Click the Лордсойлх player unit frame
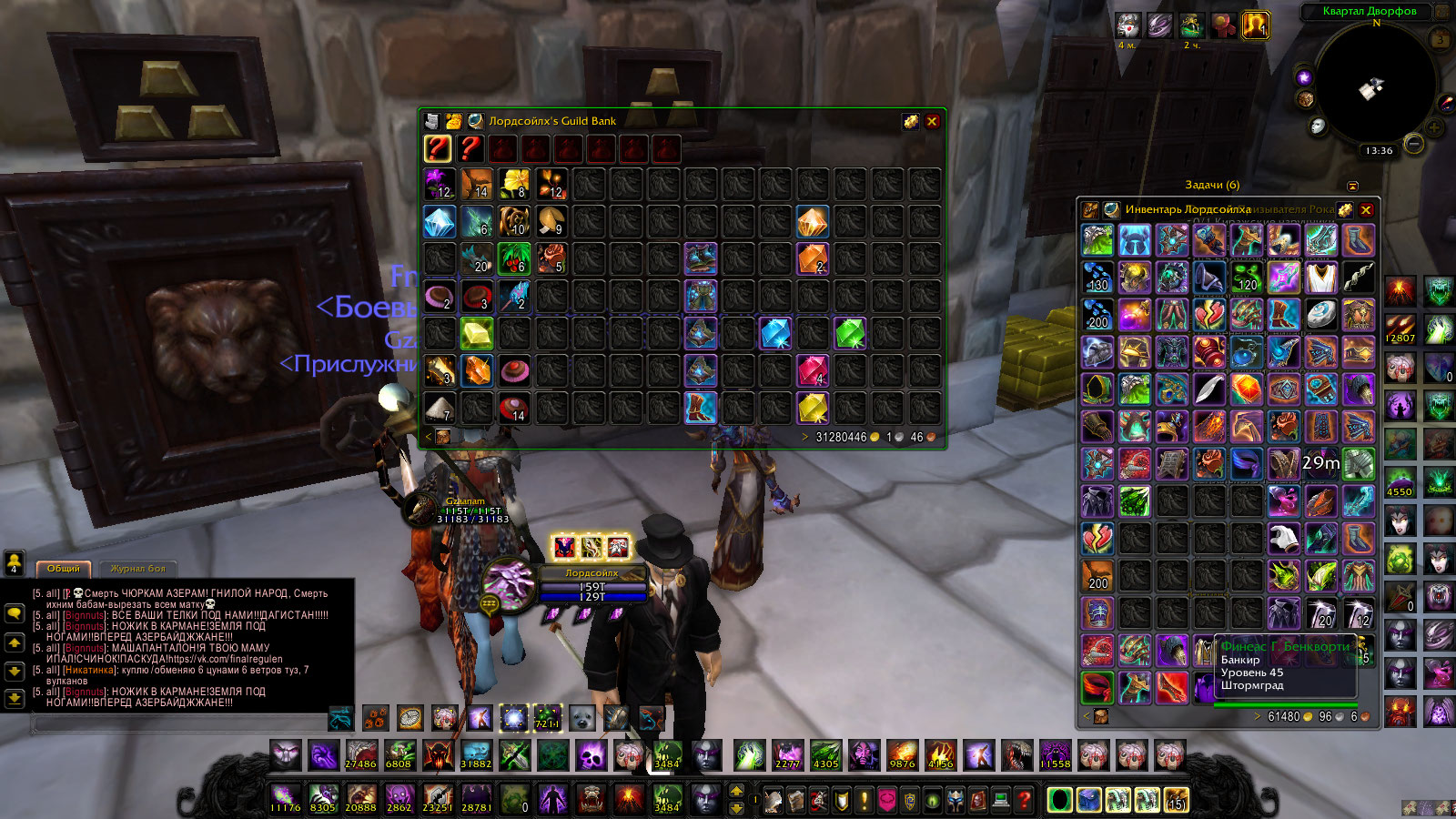 591,585
